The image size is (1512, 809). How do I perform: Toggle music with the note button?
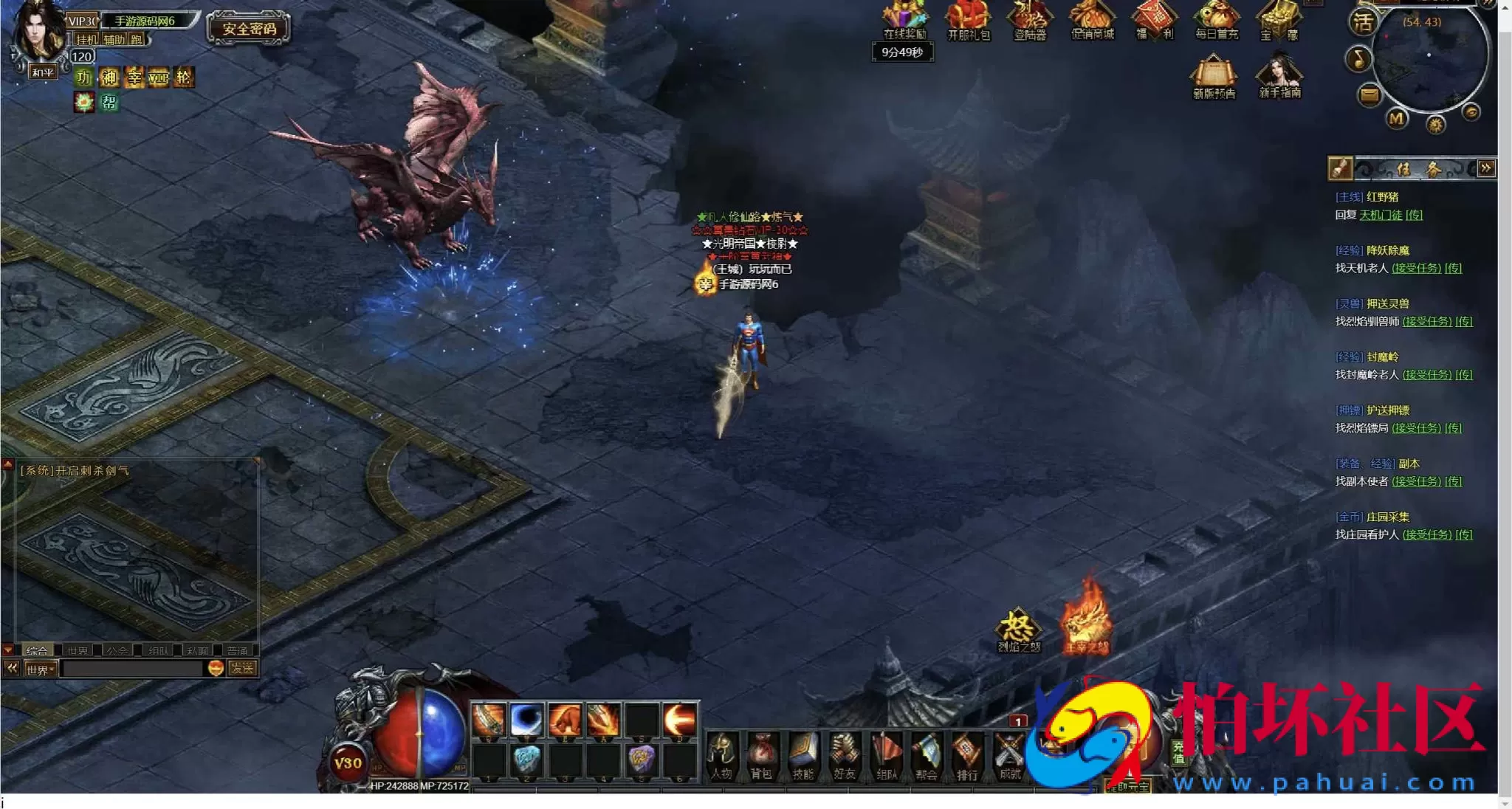[1359, 59]
